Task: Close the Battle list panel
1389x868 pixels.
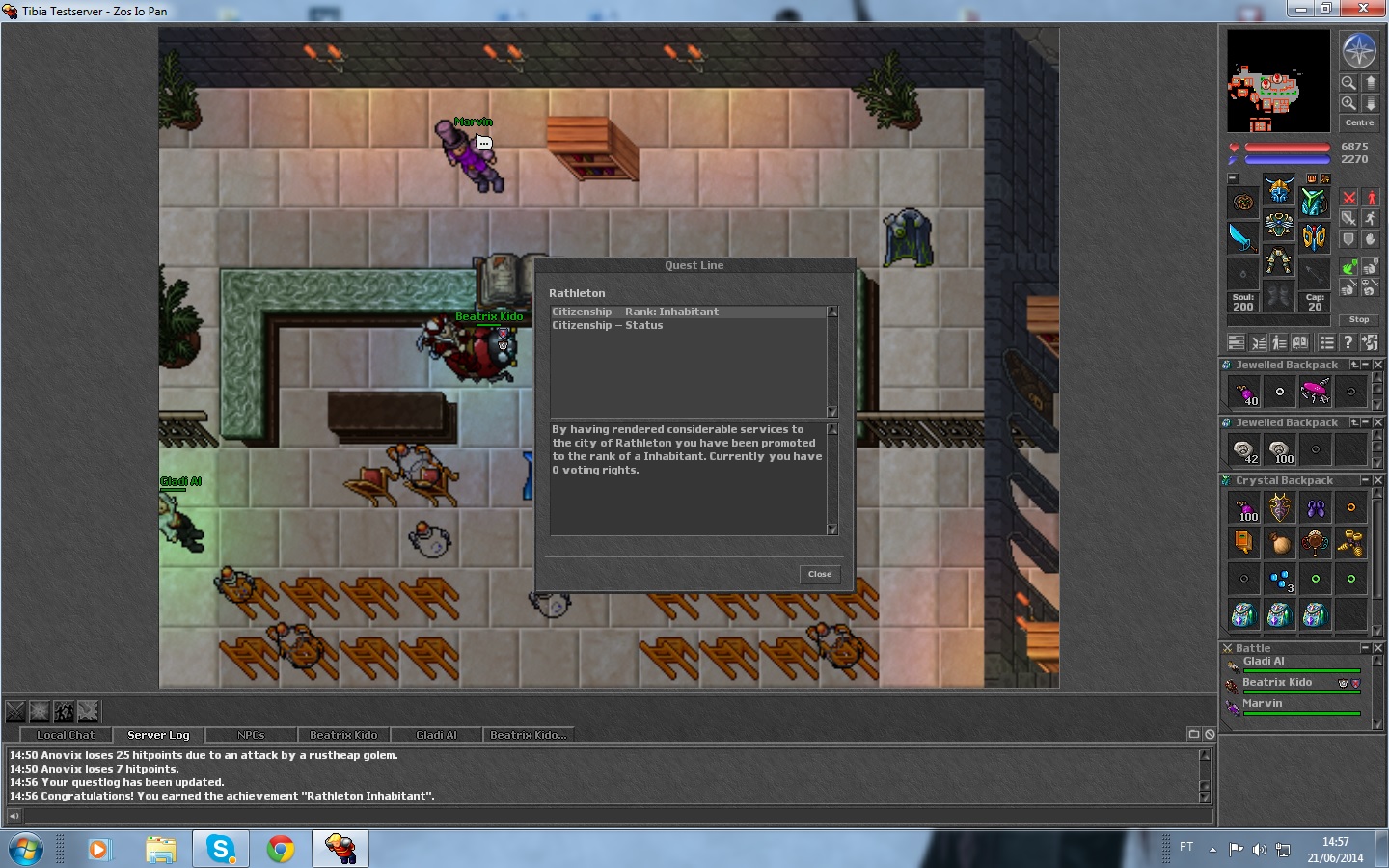Action: (1378, 648)
